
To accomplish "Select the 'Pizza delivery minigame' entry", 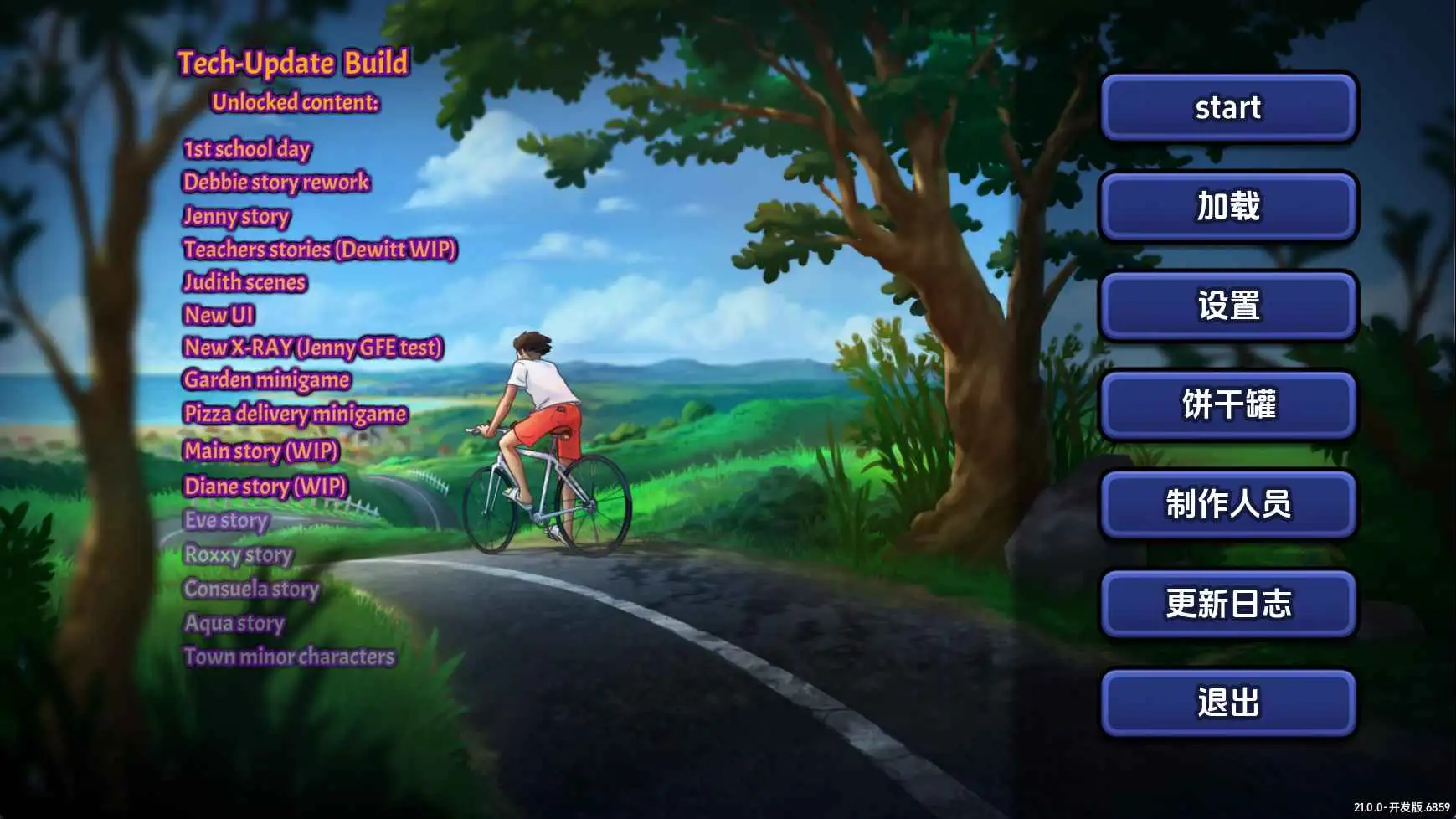I will click(296, 415).
